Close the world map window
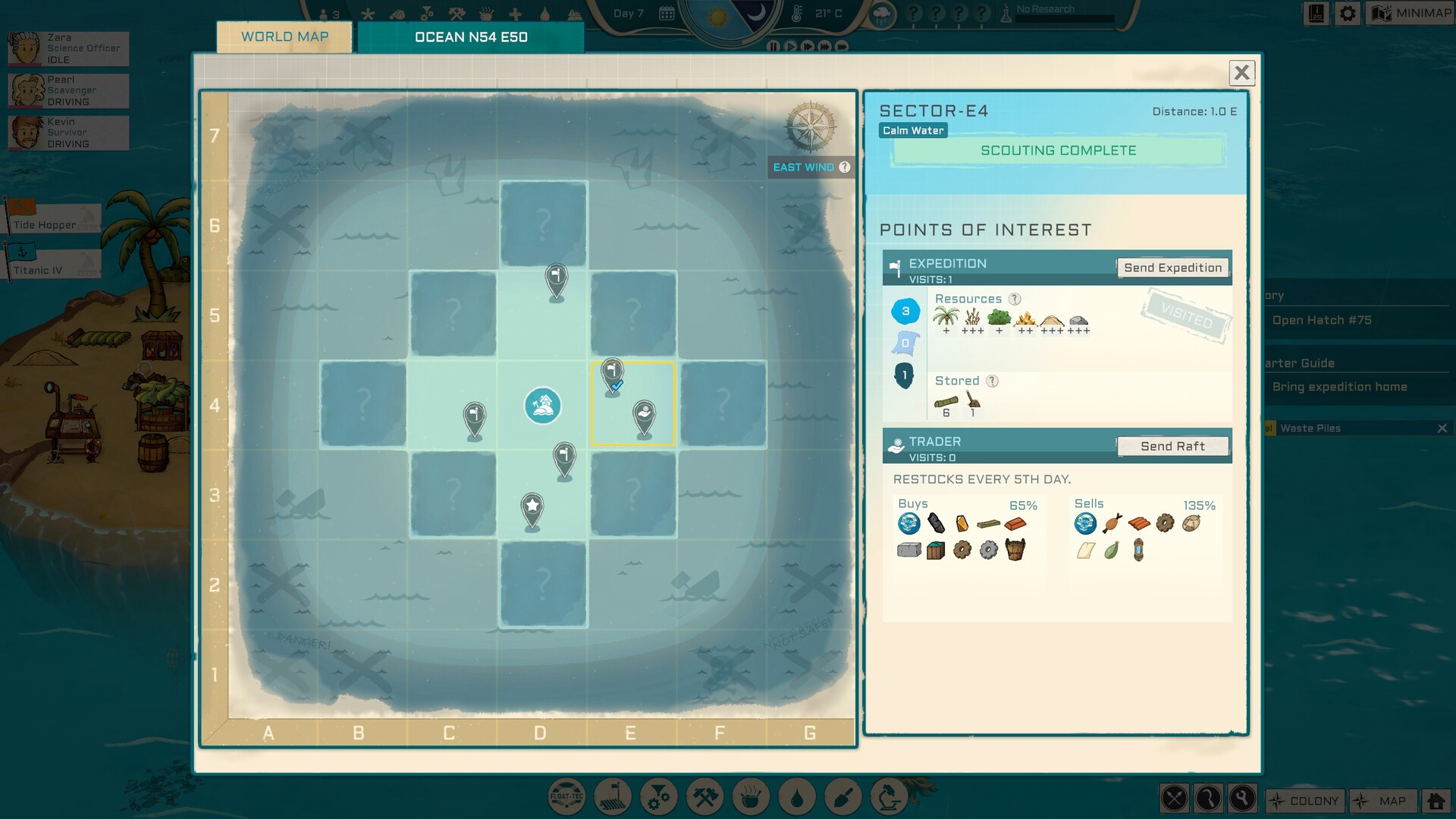 1241,73
